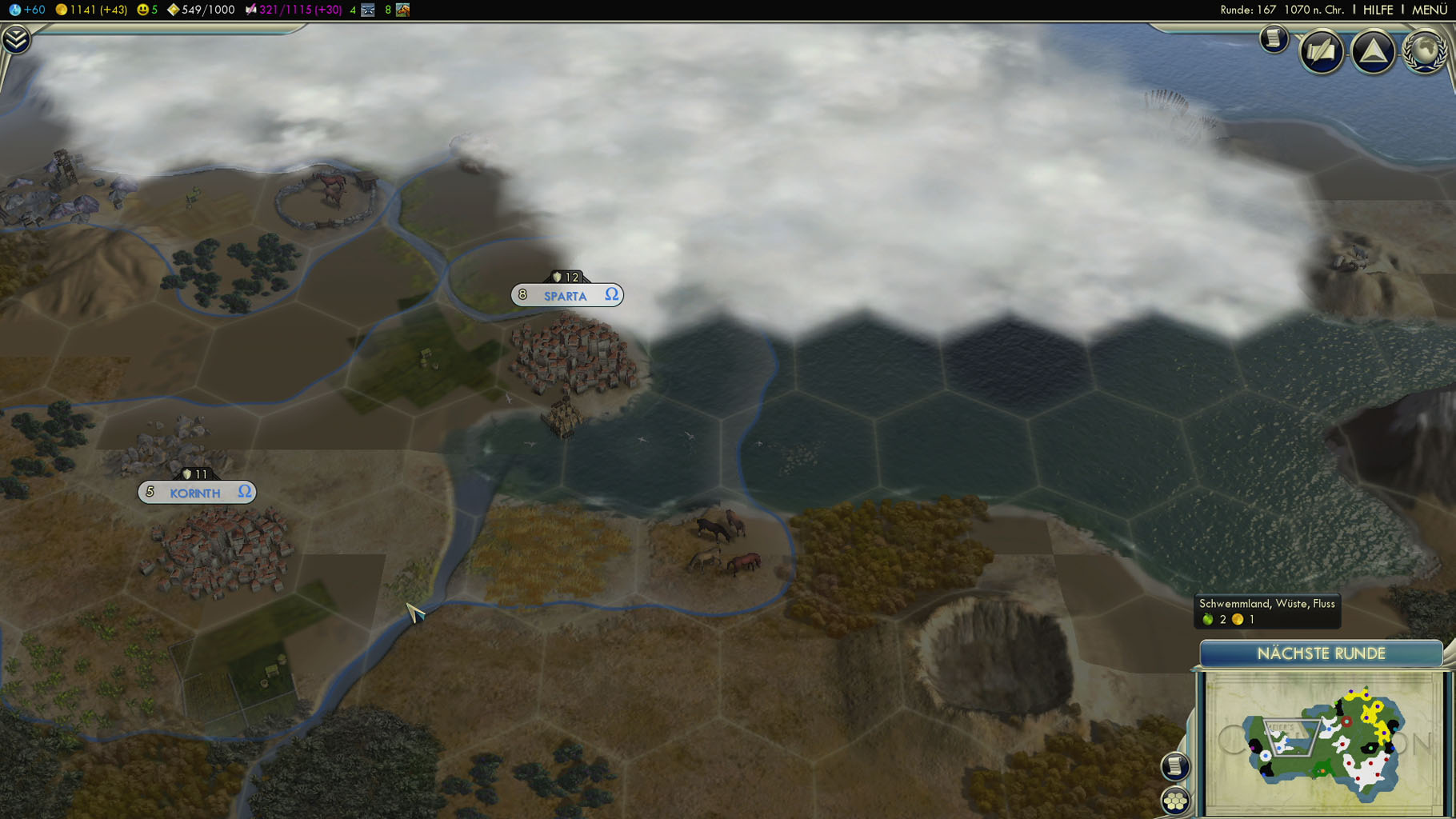1456x819 pixels.
Task: Click the iron resource icon in the top bar
Action: tap(368, 10)
